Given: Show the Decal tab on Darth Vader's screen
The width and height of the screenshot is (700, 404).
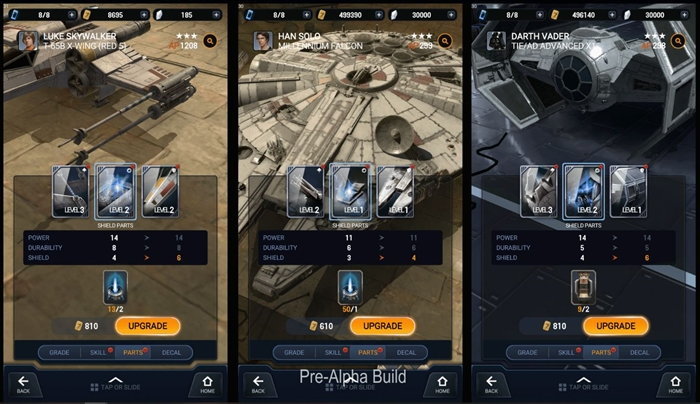Looking at the screenshot, I should [x=640, y=352].
